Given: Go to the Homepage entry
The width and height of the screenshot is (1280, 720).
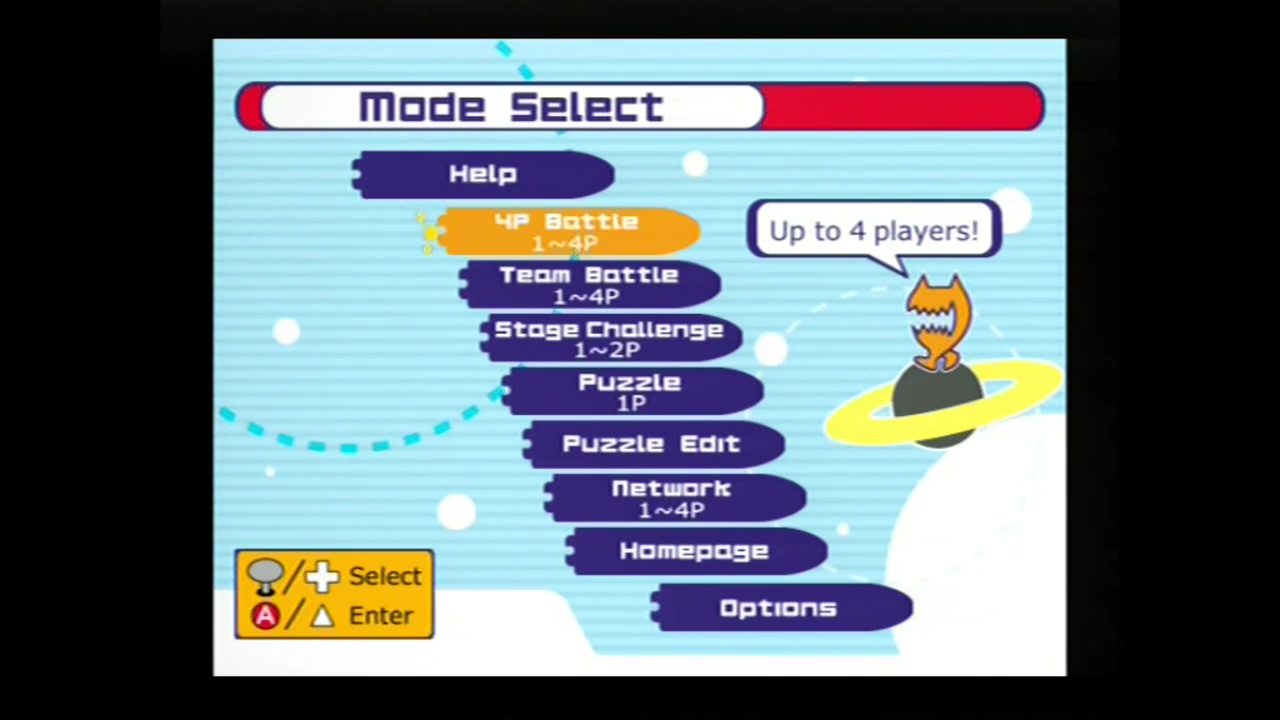Looking at the screenshot, I should [694, 551].
